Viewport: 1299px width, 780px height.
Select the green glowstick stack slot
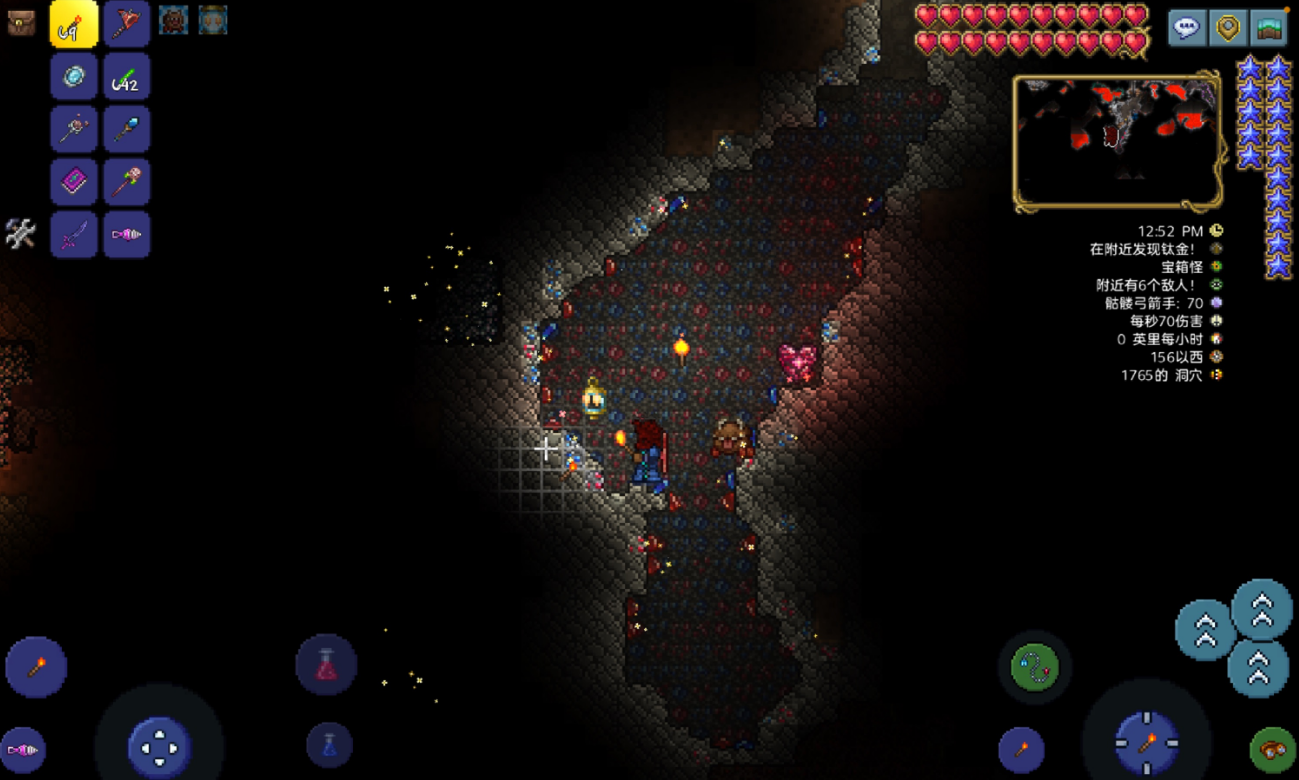[127, 77]
